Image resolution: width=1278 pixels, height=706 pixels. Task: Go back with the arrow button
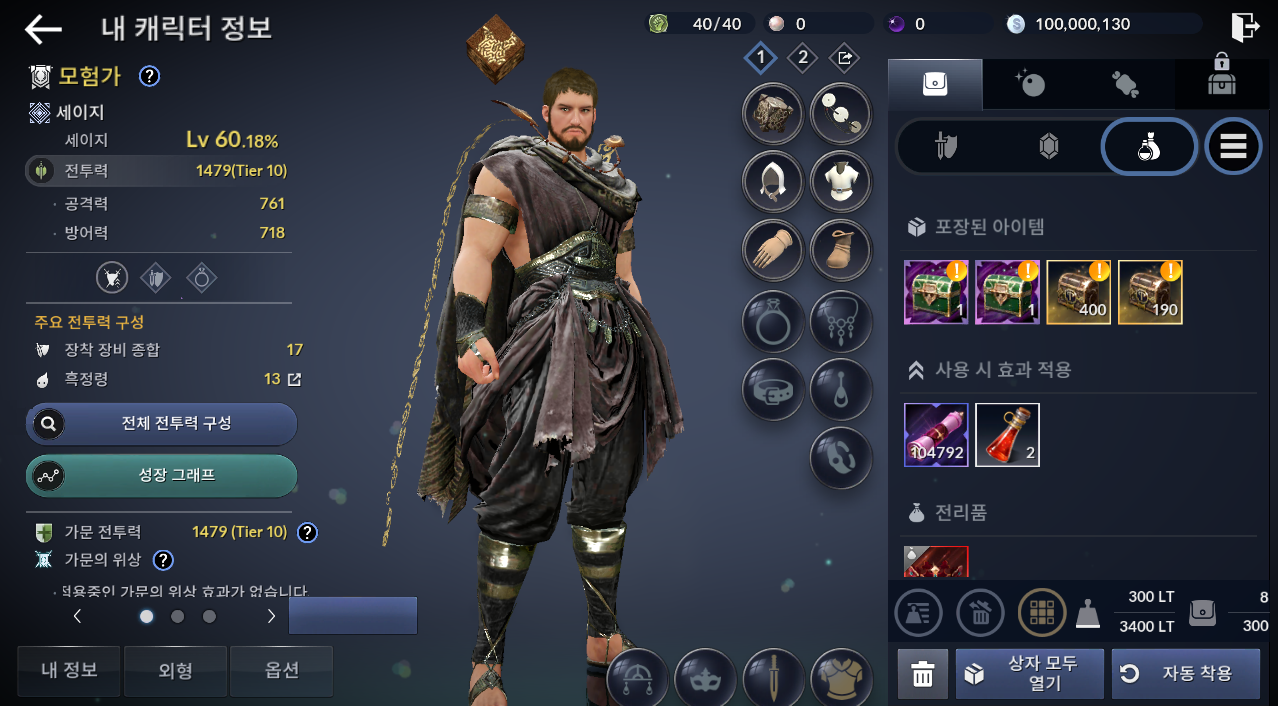coord(43,30)
